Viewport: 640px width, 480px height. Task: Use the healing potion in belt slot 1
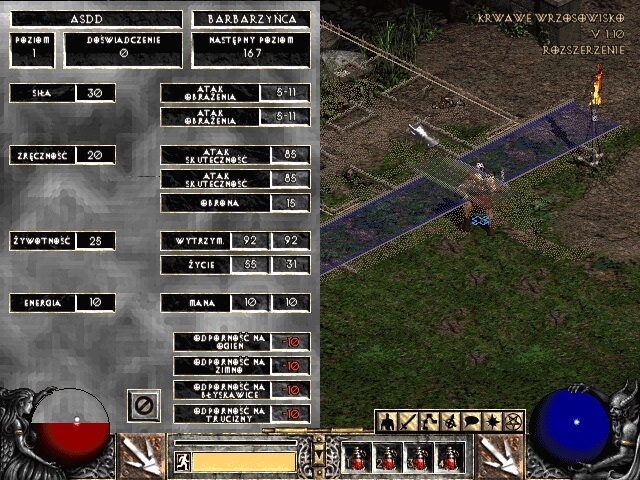[357, 458]
